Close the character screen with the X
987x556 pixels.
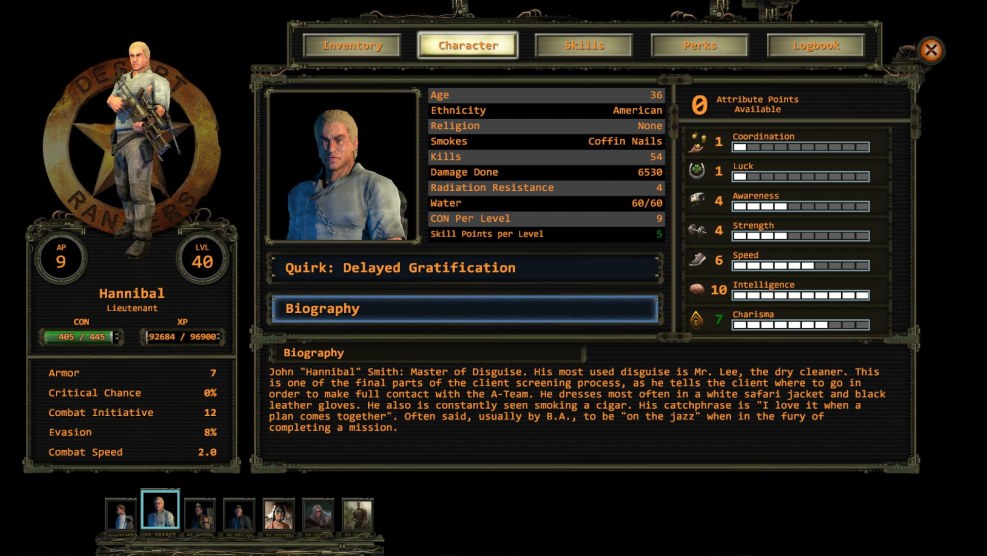931,51
